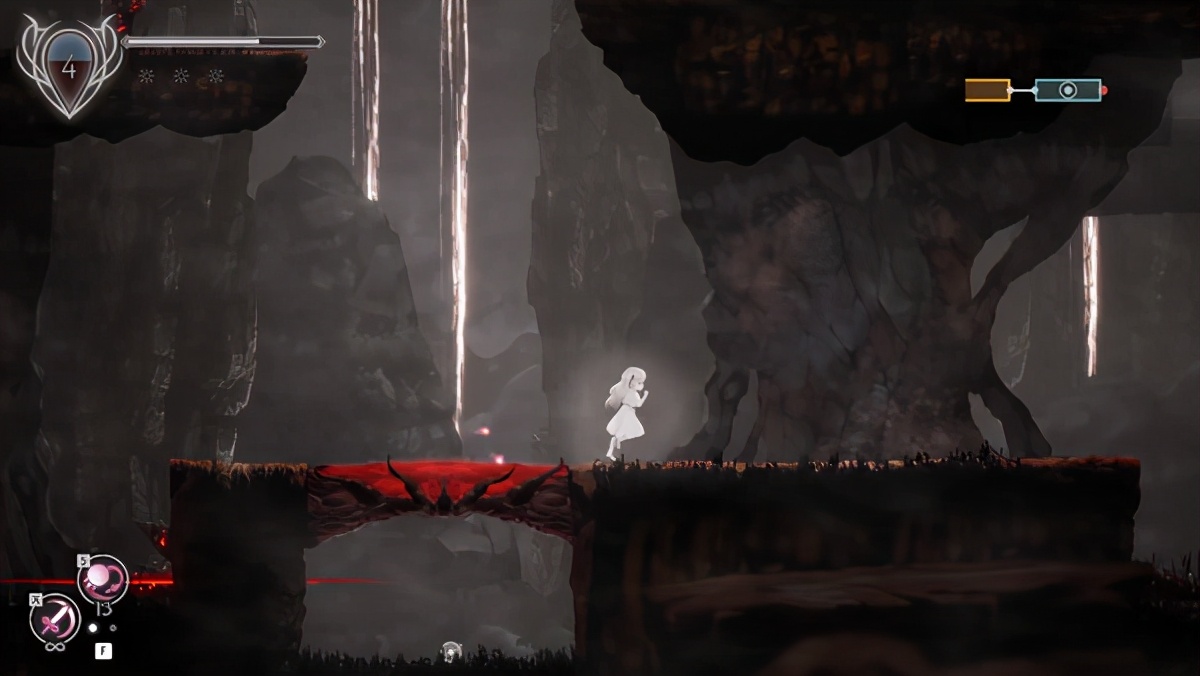Click the blue current-room tile on the minimap
The image size is (1200, 676).
point(1068,90)
